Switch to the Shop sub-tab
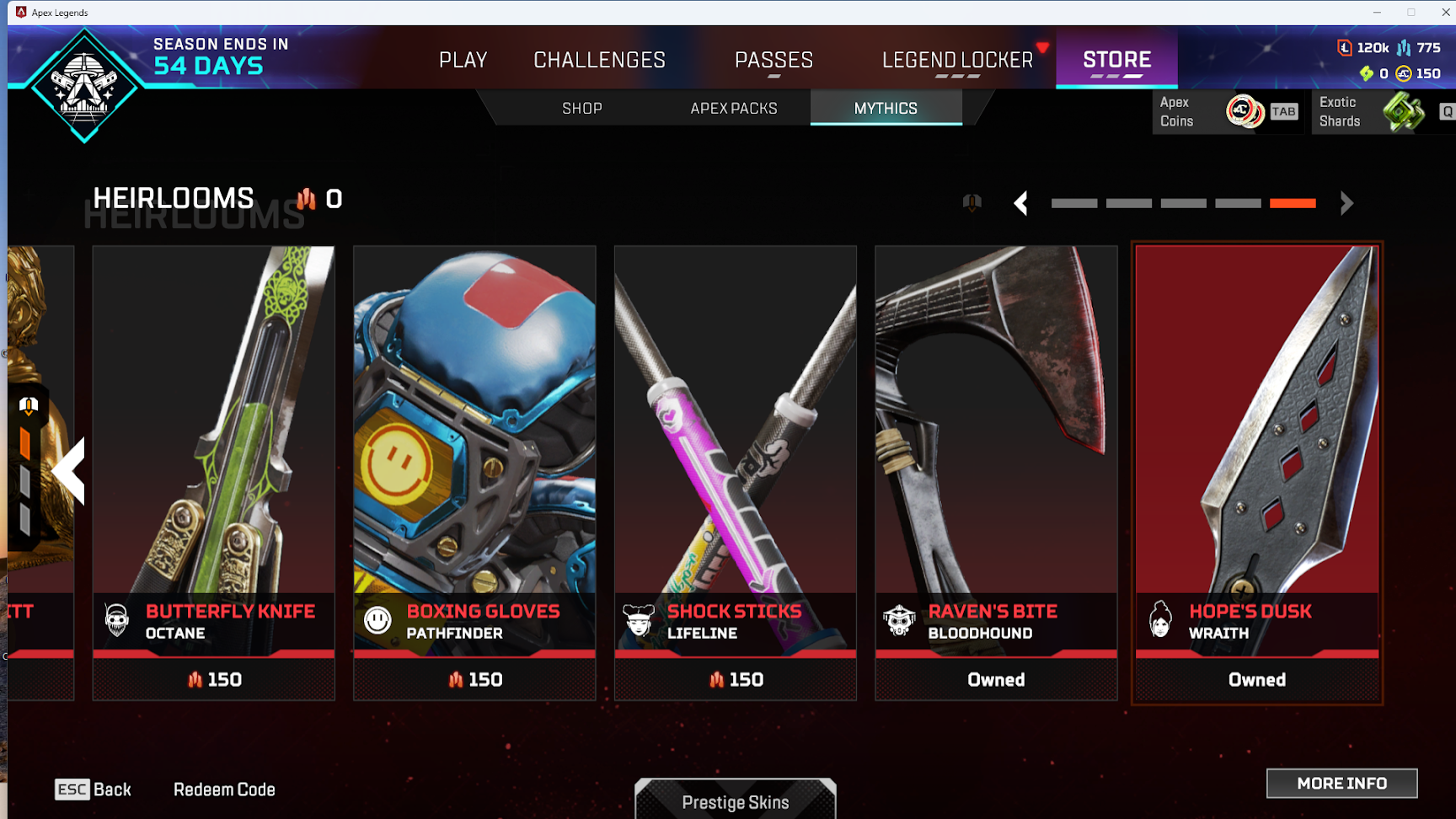The height and width of the screenshot is (819, 1456). click(582, 109)
